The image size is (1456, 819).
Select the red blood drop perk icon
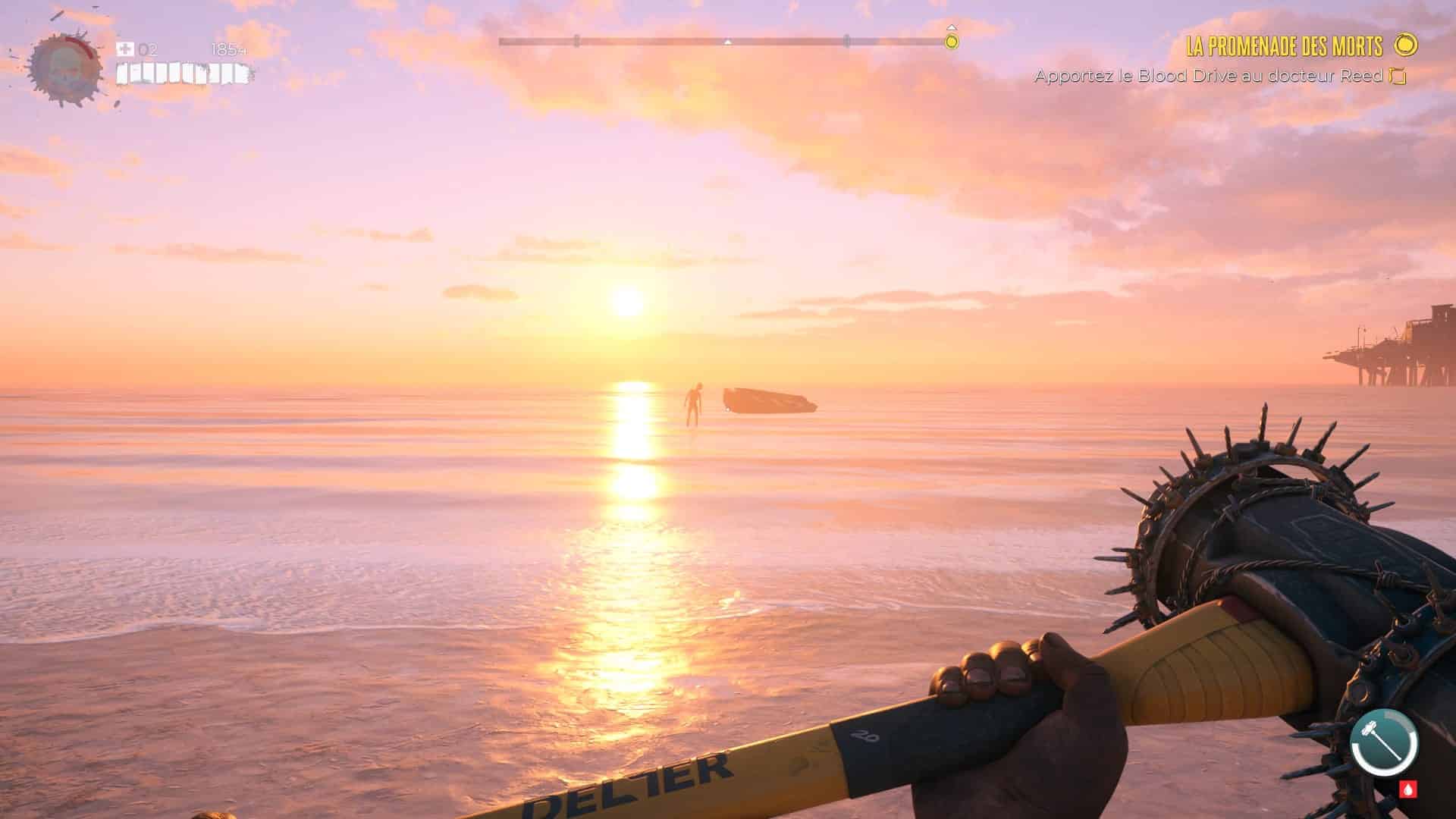tap(1407, 789)
